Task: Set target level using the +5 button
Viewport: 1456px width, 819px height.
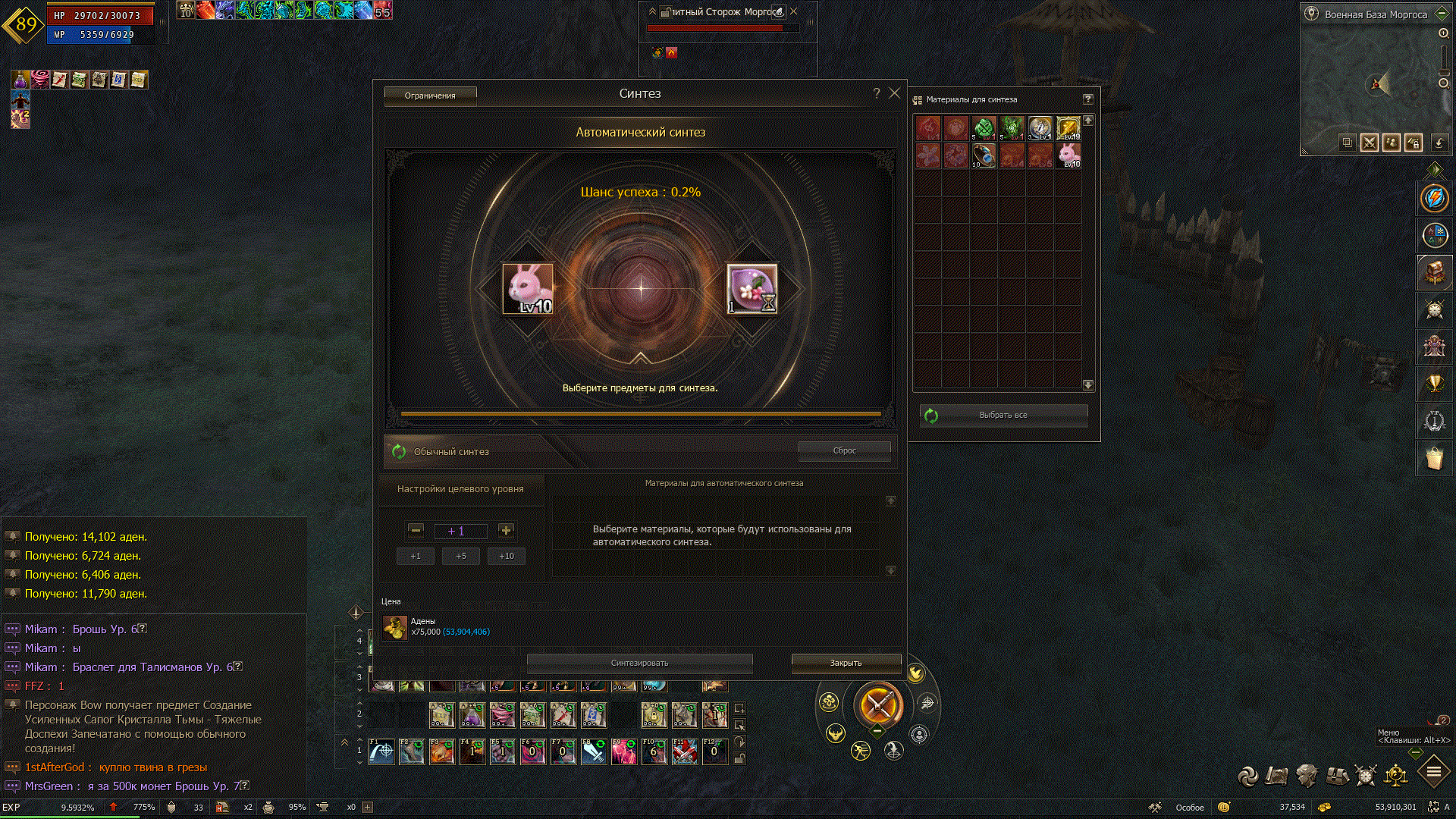Action: 461,556
